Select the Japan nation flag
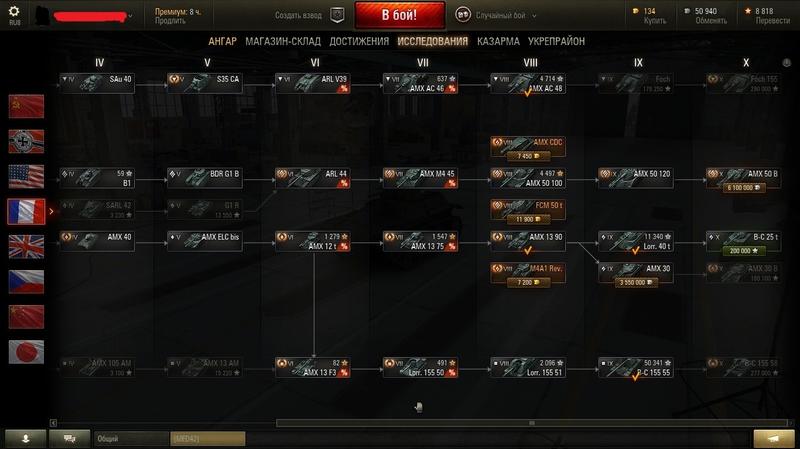 click(26, 351)
